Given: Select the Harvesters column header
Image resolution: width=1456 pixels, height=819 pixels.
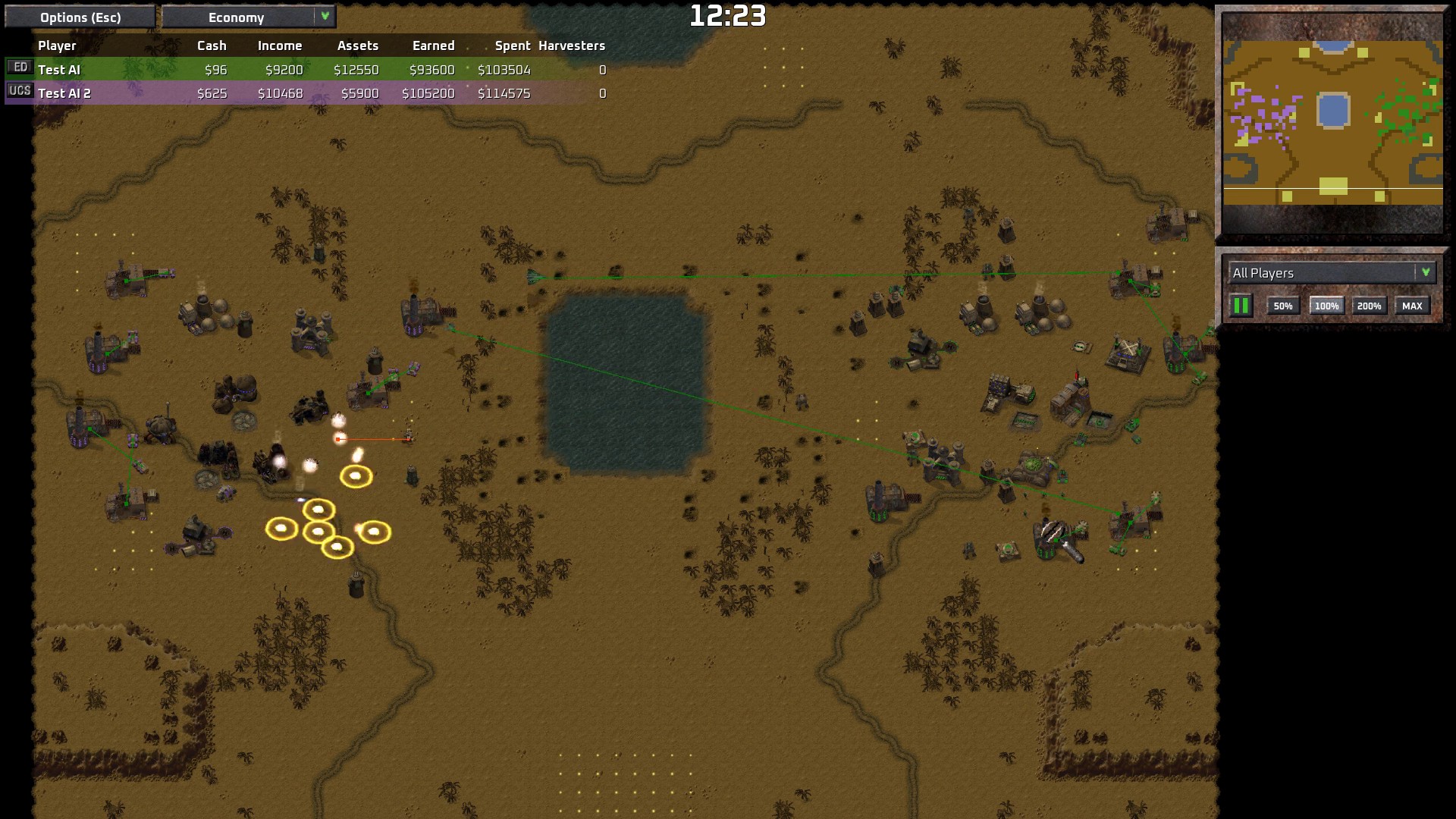Looking at the screenshot, I should tap(571, 45).
